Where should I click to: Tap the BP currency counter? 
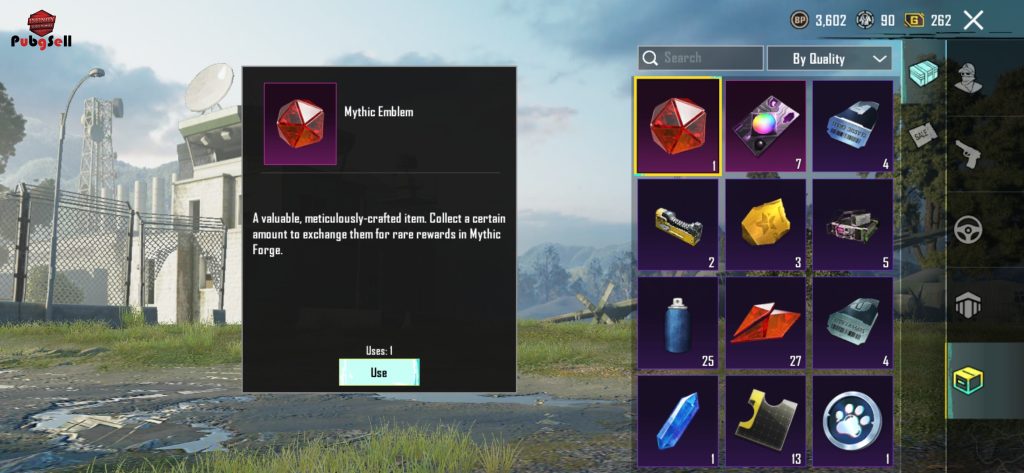pyautogui.click(x=818, y=20)
